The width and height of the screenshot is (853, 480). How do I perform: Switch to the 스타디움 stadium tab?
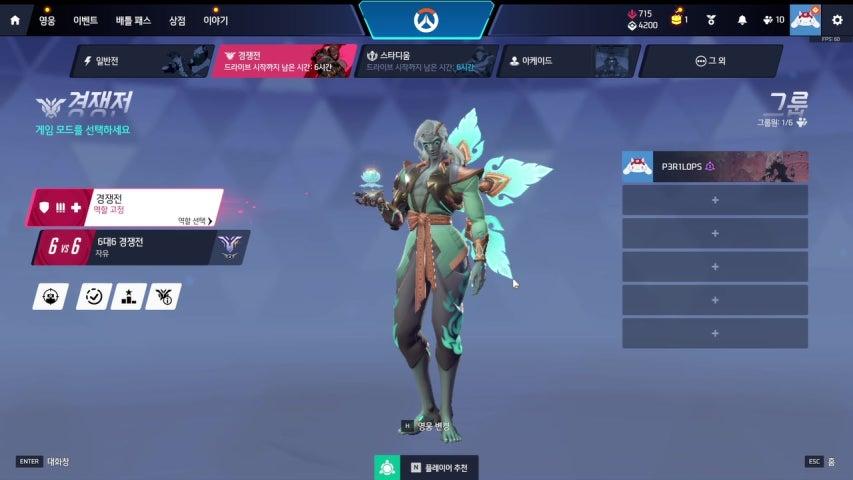pos(426,61)
